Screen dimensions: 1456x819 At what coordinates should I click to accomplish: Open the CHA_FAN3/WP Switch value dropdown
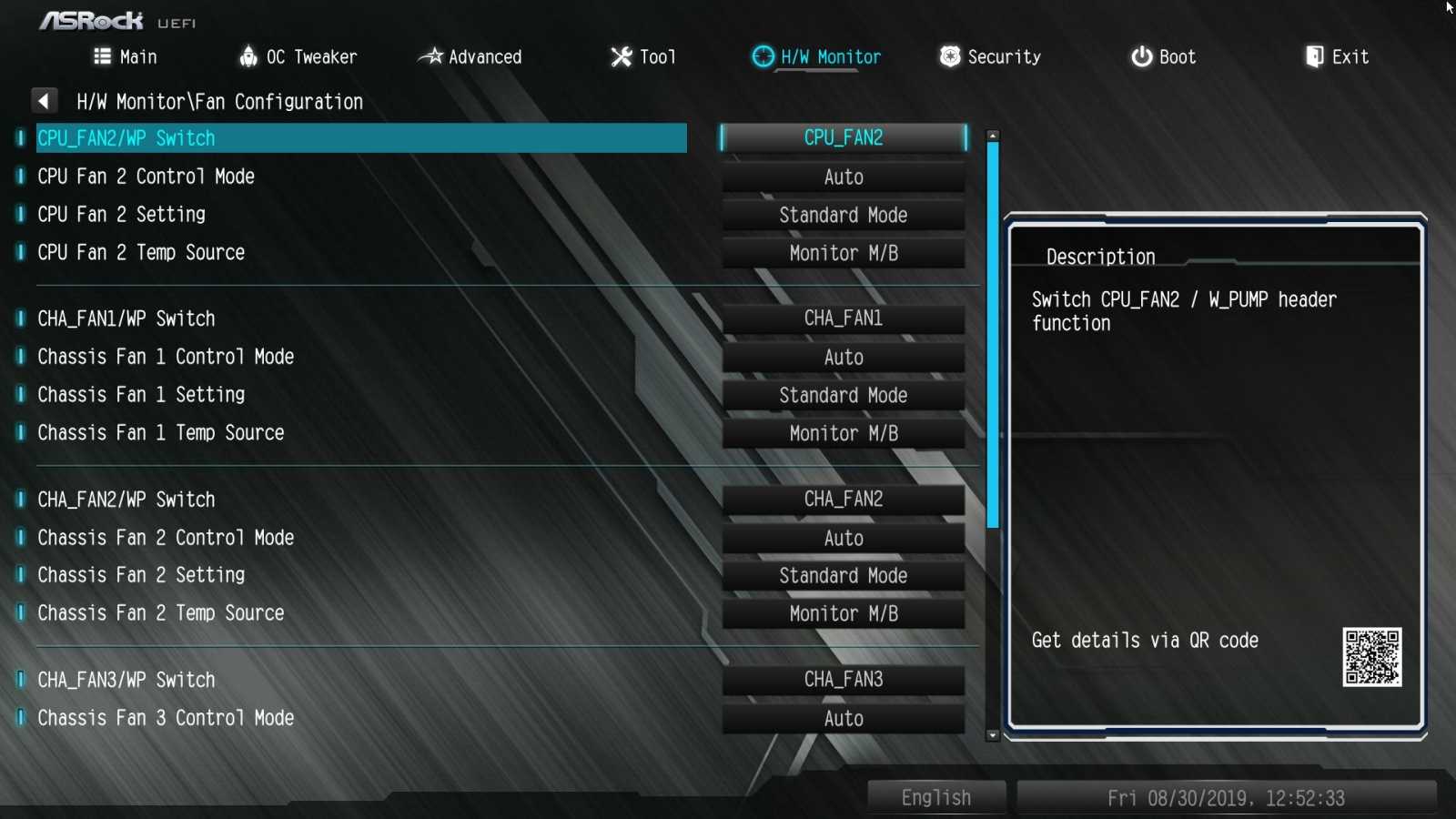pos(843,680)
